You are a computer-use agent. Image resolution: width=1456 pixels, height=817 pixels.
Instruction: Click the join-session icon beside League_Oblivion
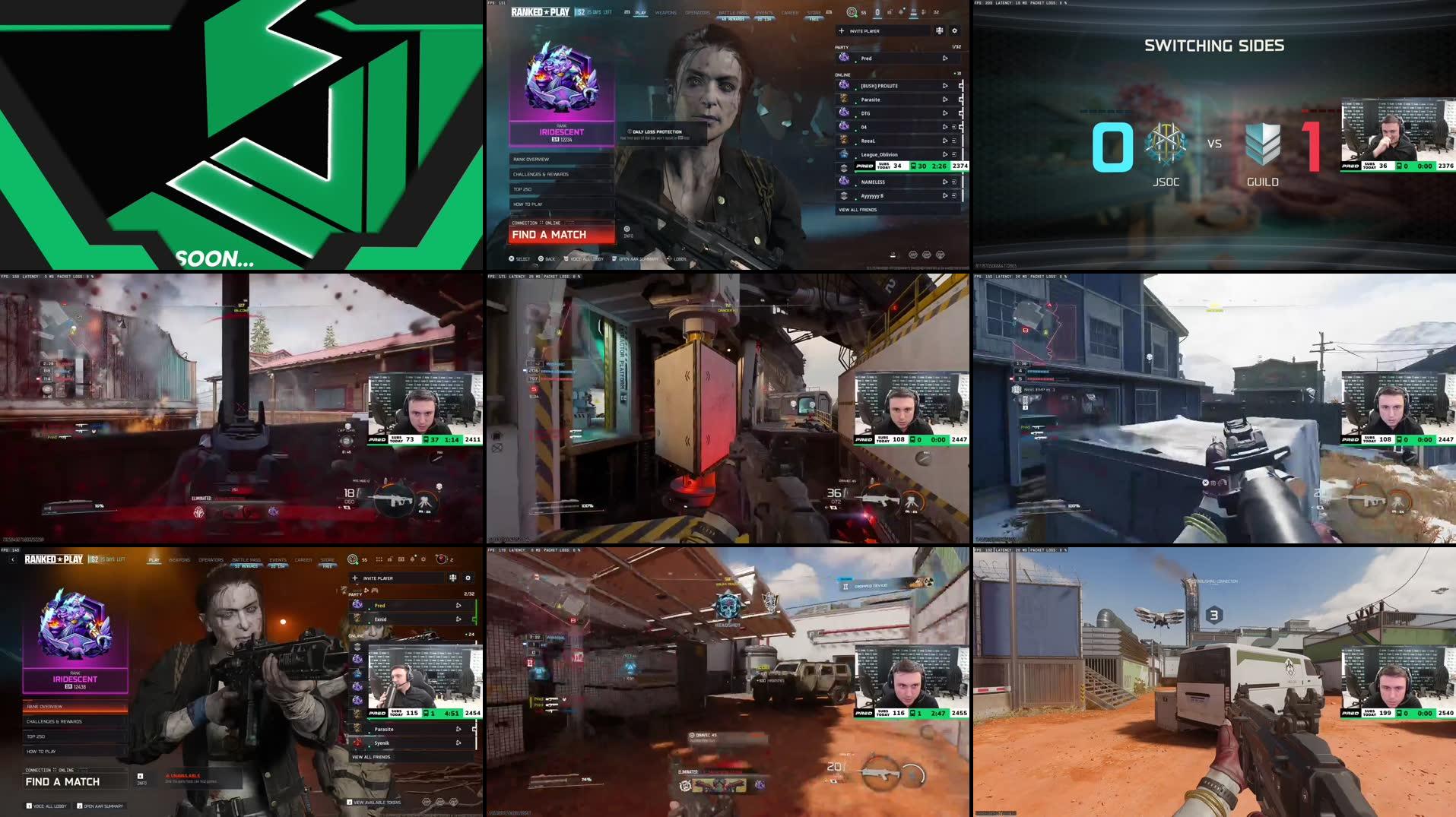(953, 154)
